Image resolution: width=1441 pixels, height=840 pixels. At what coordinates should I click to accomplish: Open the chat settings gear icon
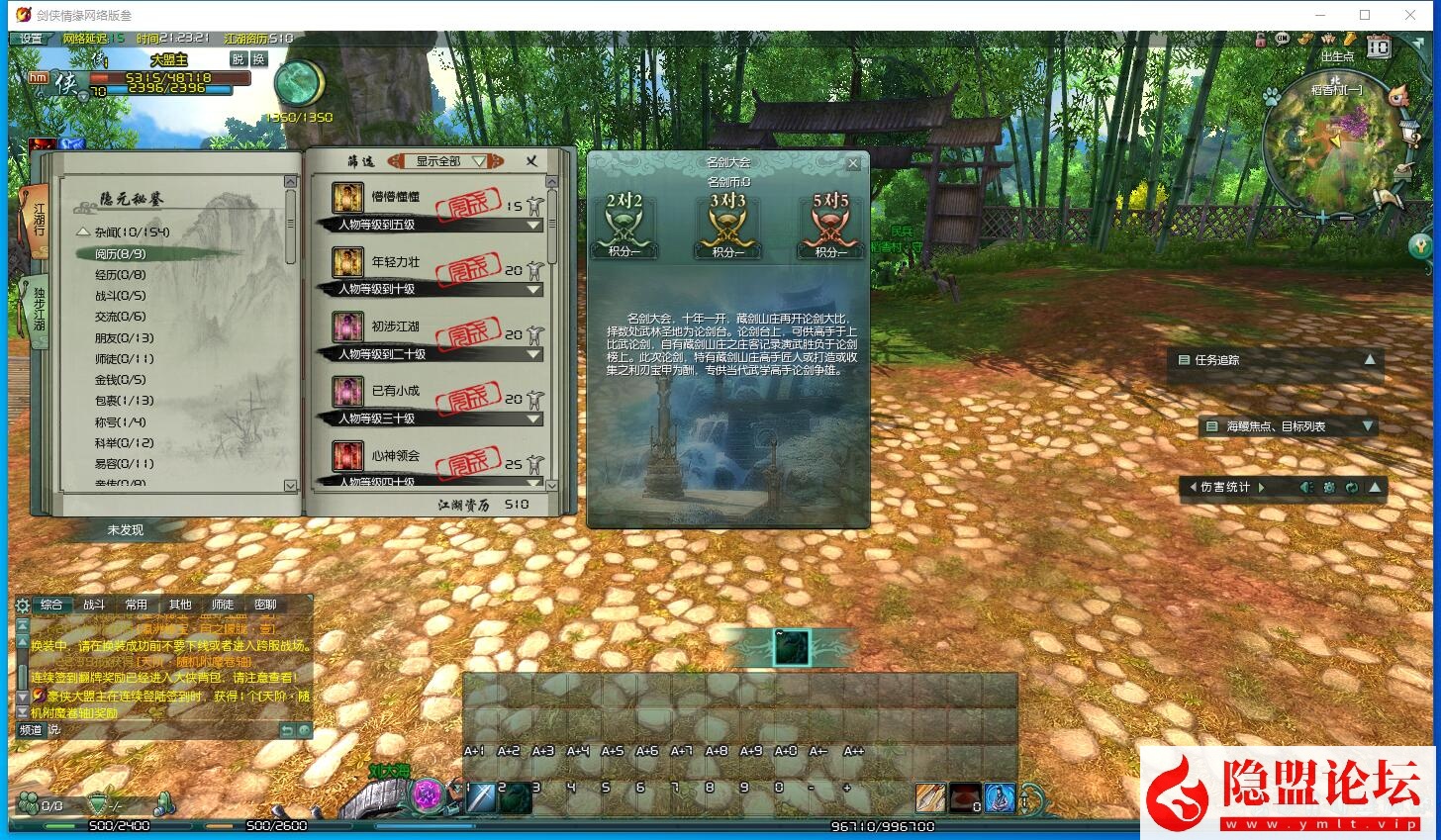[21, 605]
